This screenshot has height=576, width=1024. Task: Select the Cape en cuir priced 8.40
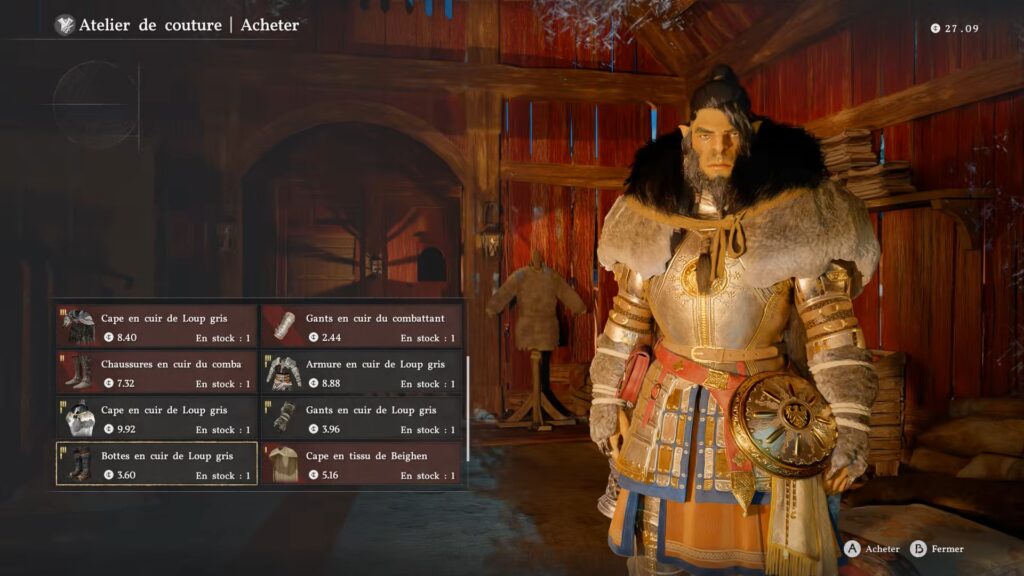pyautogui.click(x=157, y=327)
